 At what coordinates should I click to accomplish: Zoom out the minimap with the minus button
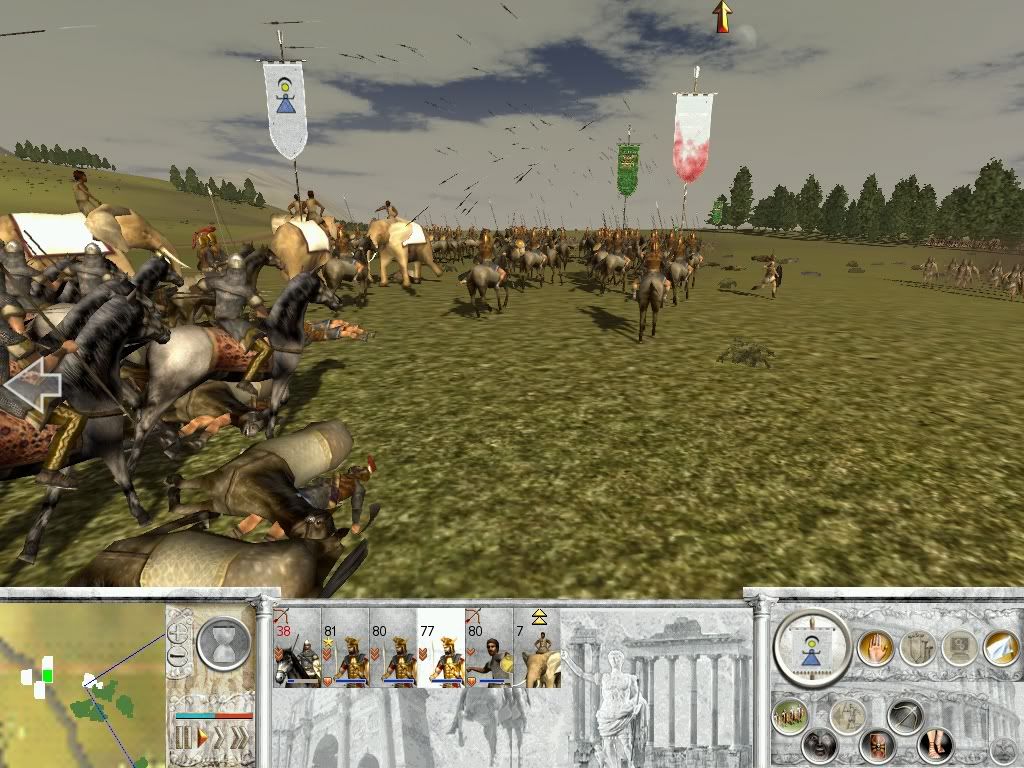(179, 656)
